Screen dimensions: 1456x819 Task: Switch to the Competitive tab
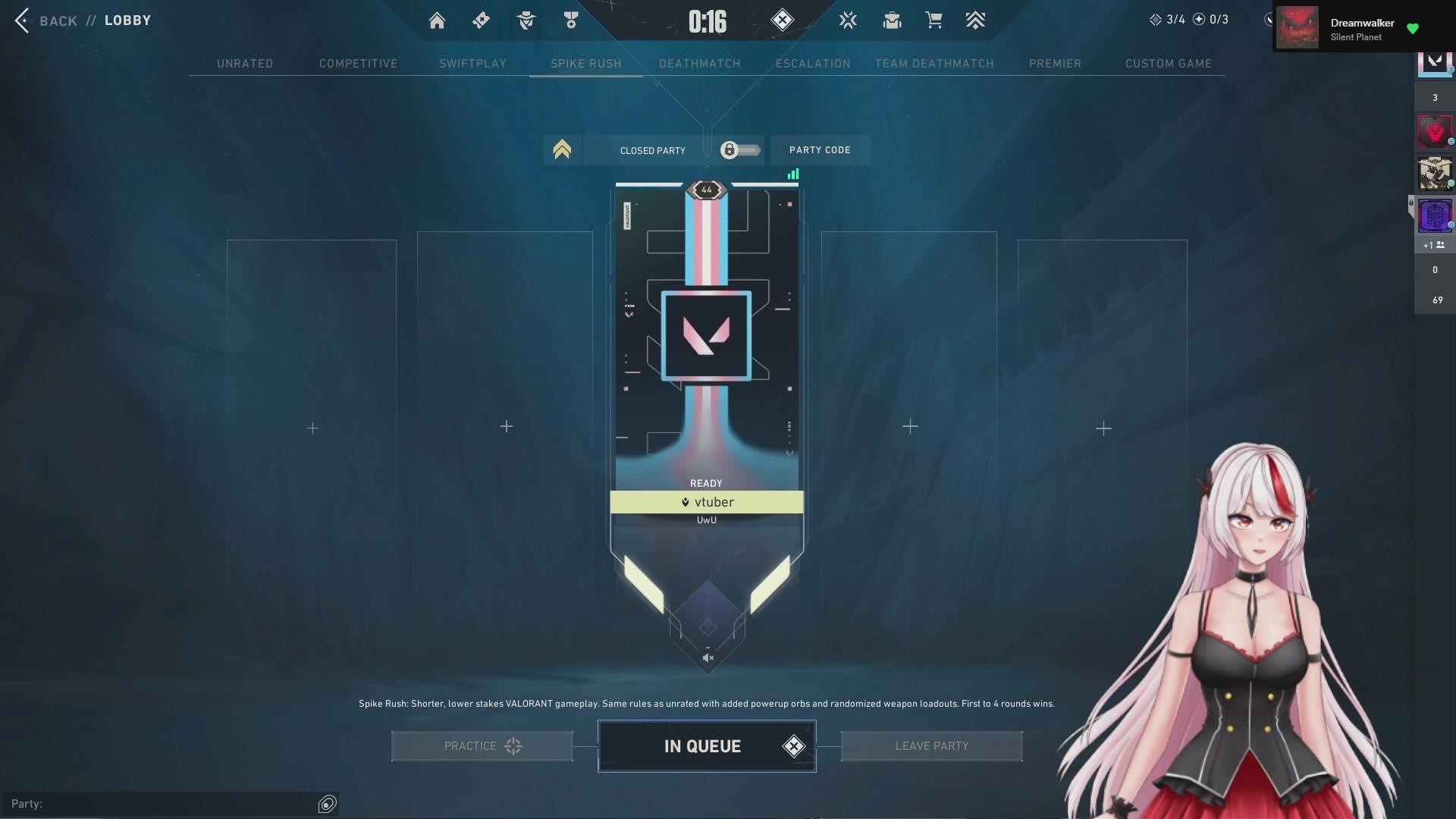coord(358,64)
